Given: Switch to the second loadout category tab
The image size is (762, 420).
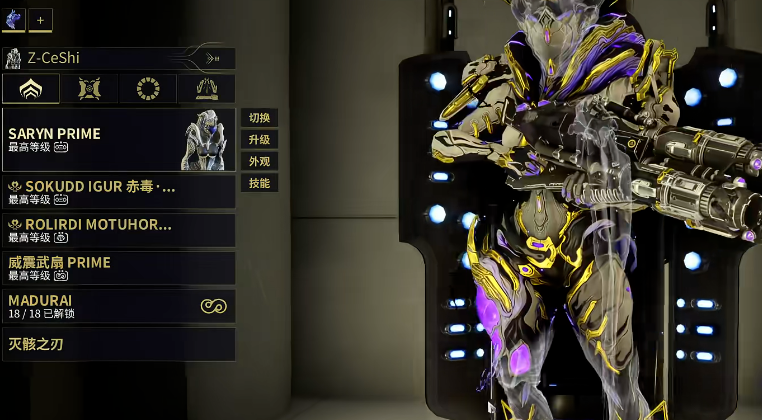Looking at the screenshot, I should point(89,89).
